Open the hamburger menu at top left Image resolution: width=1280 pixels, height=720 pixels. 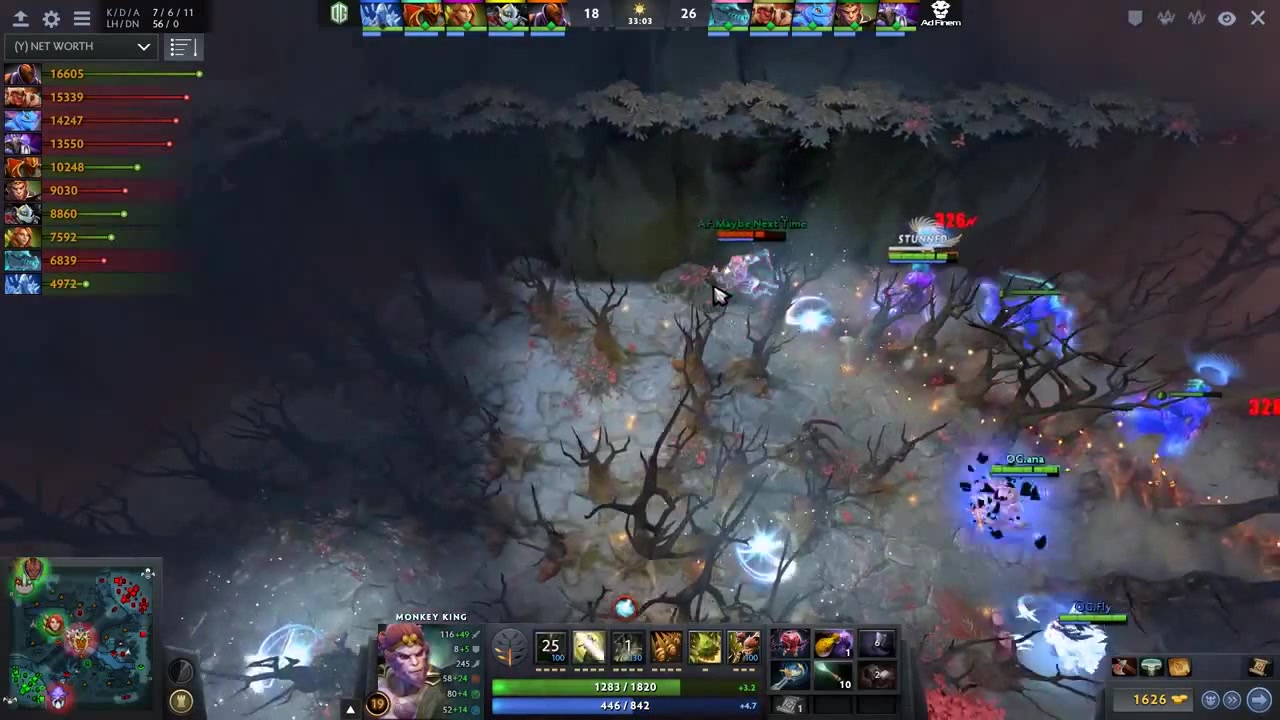tap(81, 18)
